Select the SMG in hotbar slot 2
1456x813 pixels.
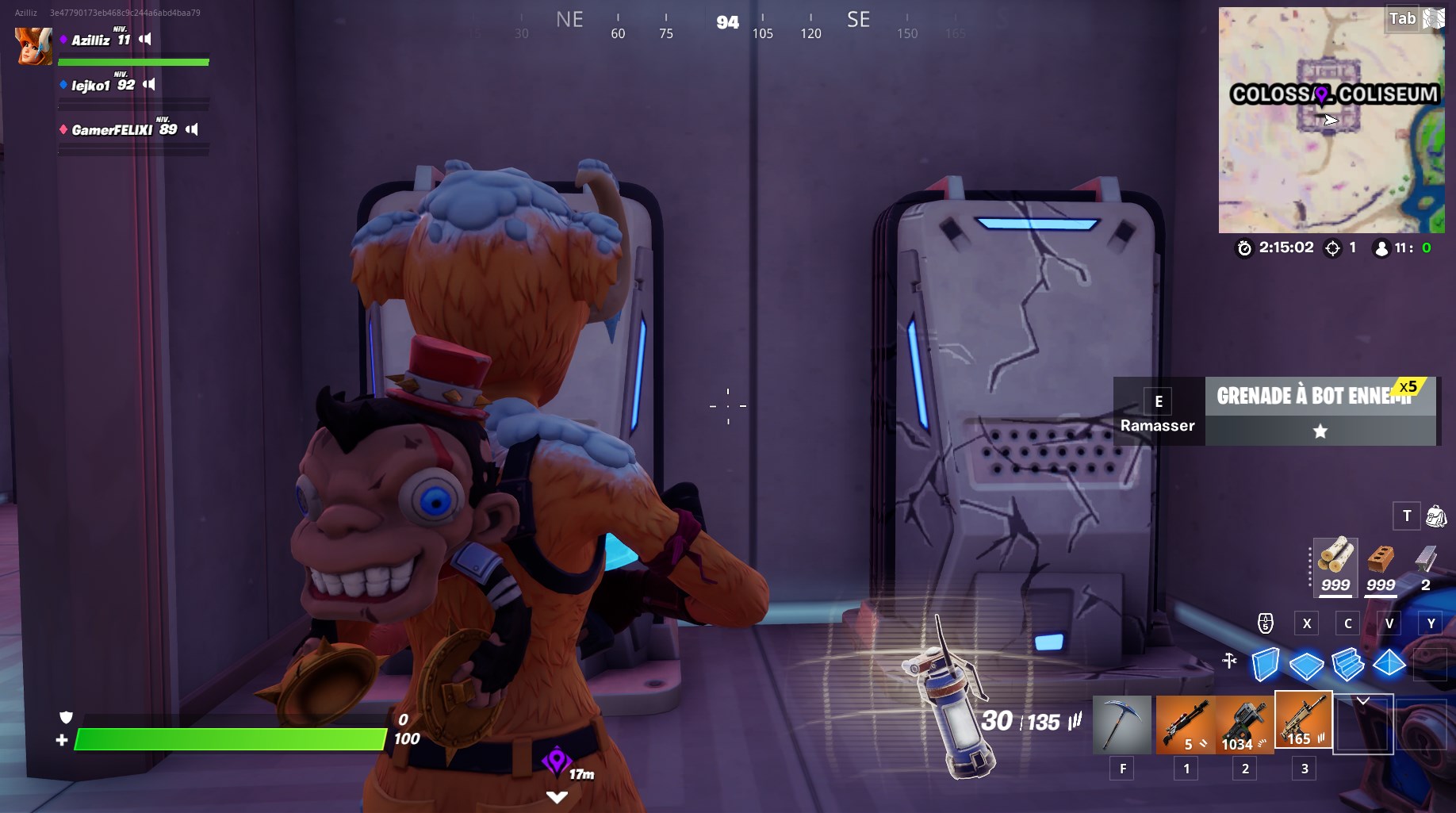[1244, 723]
